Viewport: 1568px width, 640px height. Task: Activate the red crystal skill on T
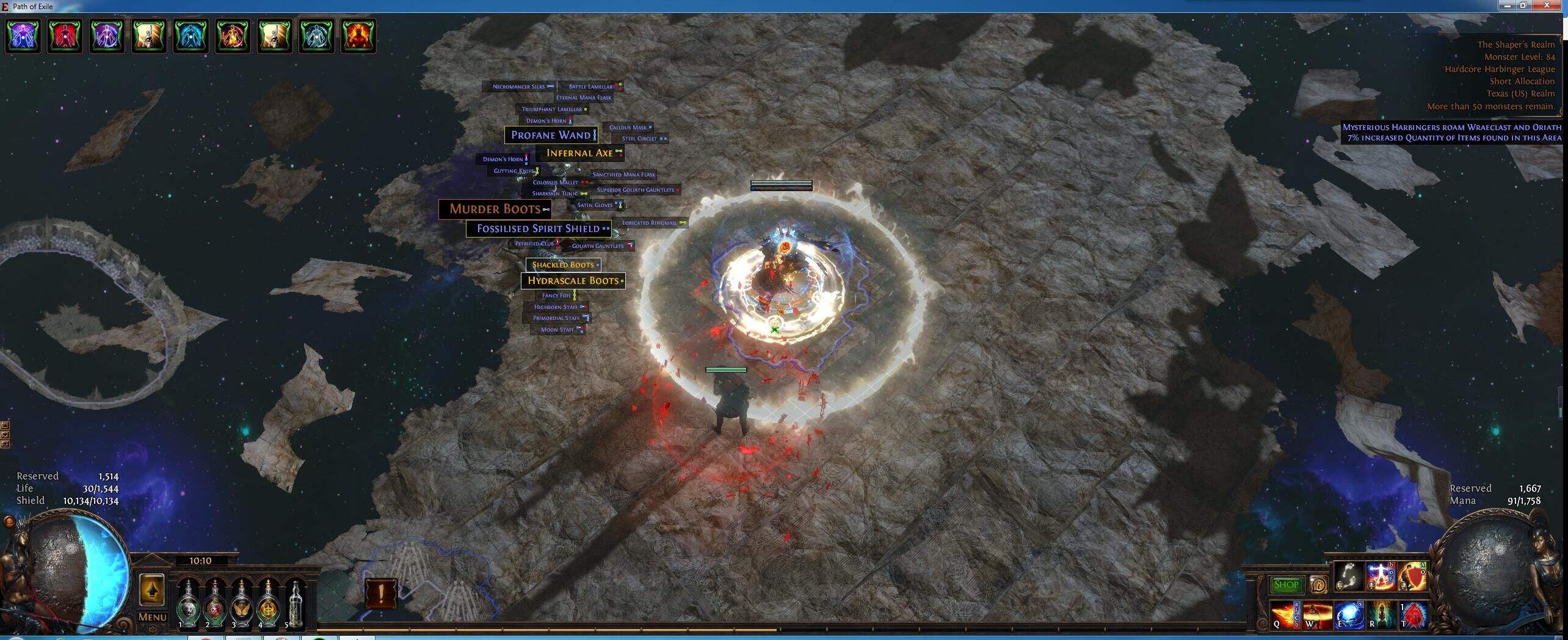(1413, 614)
